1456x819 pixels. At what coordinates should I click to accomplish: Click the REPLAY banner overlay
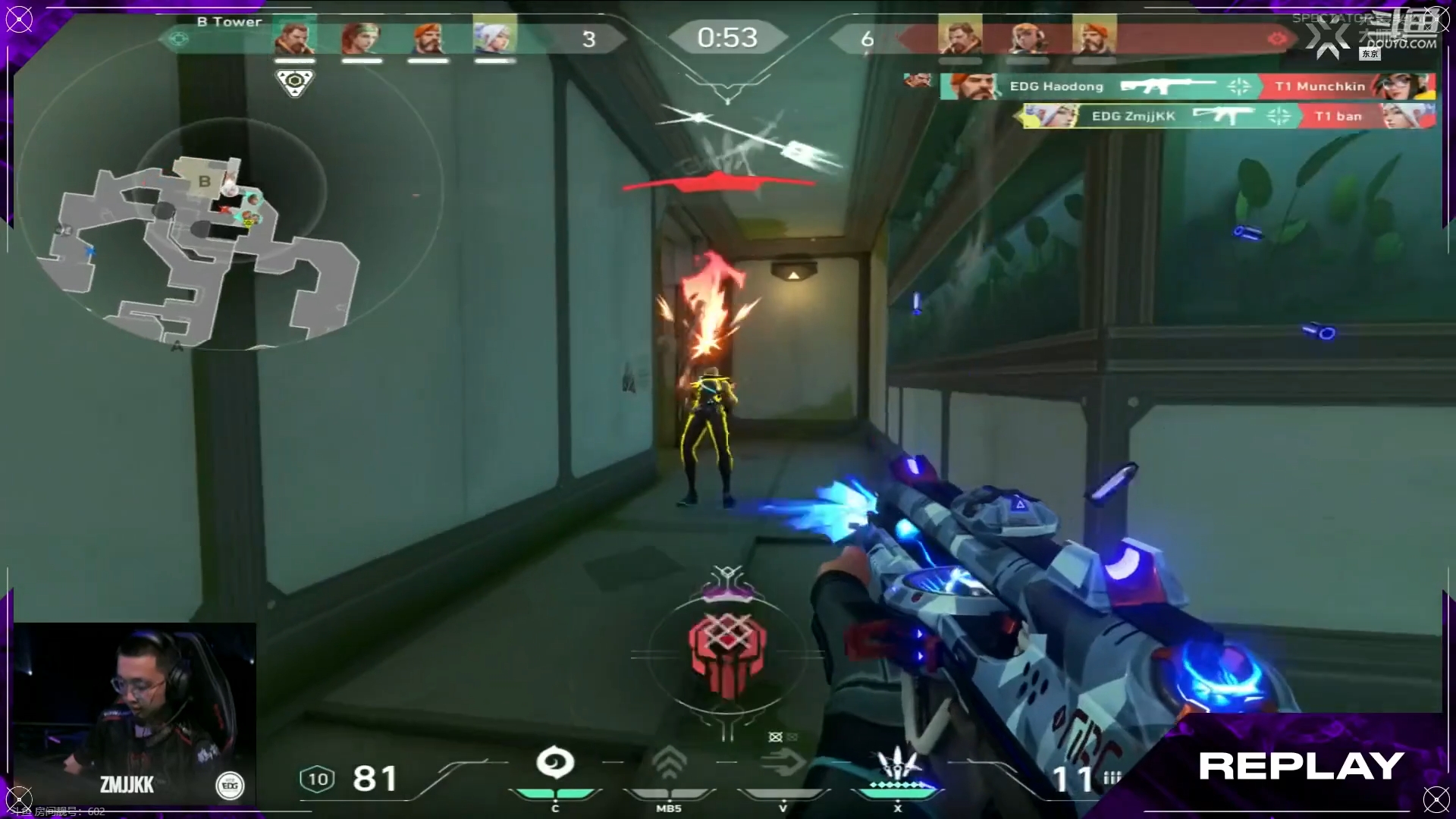coord(1301,766)
